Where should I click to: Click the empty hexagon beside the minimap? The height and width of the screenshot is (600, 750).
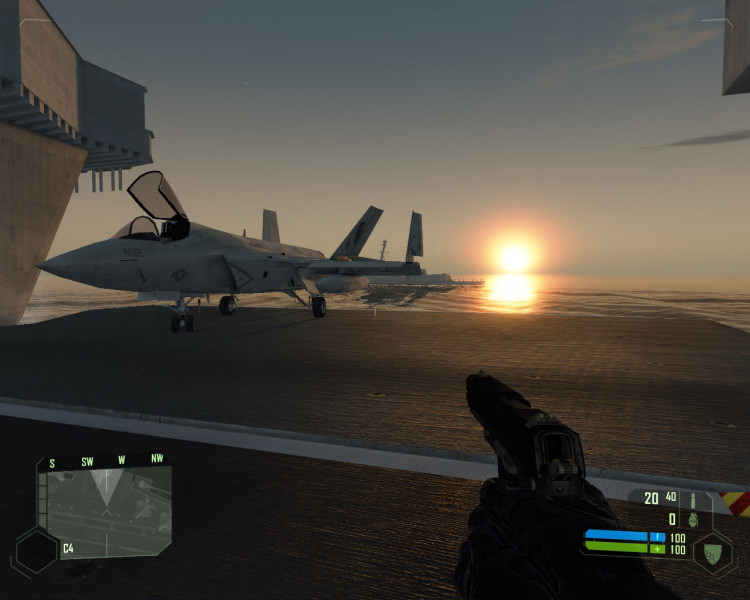(x=35, y=550)
